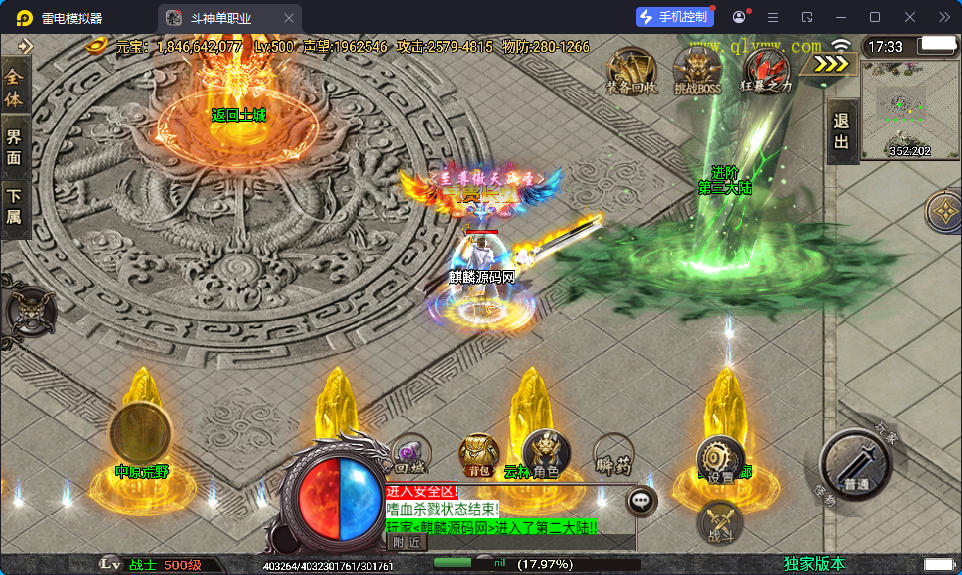
Task: Open the 设置 settings gear
Action: [720, 459]
